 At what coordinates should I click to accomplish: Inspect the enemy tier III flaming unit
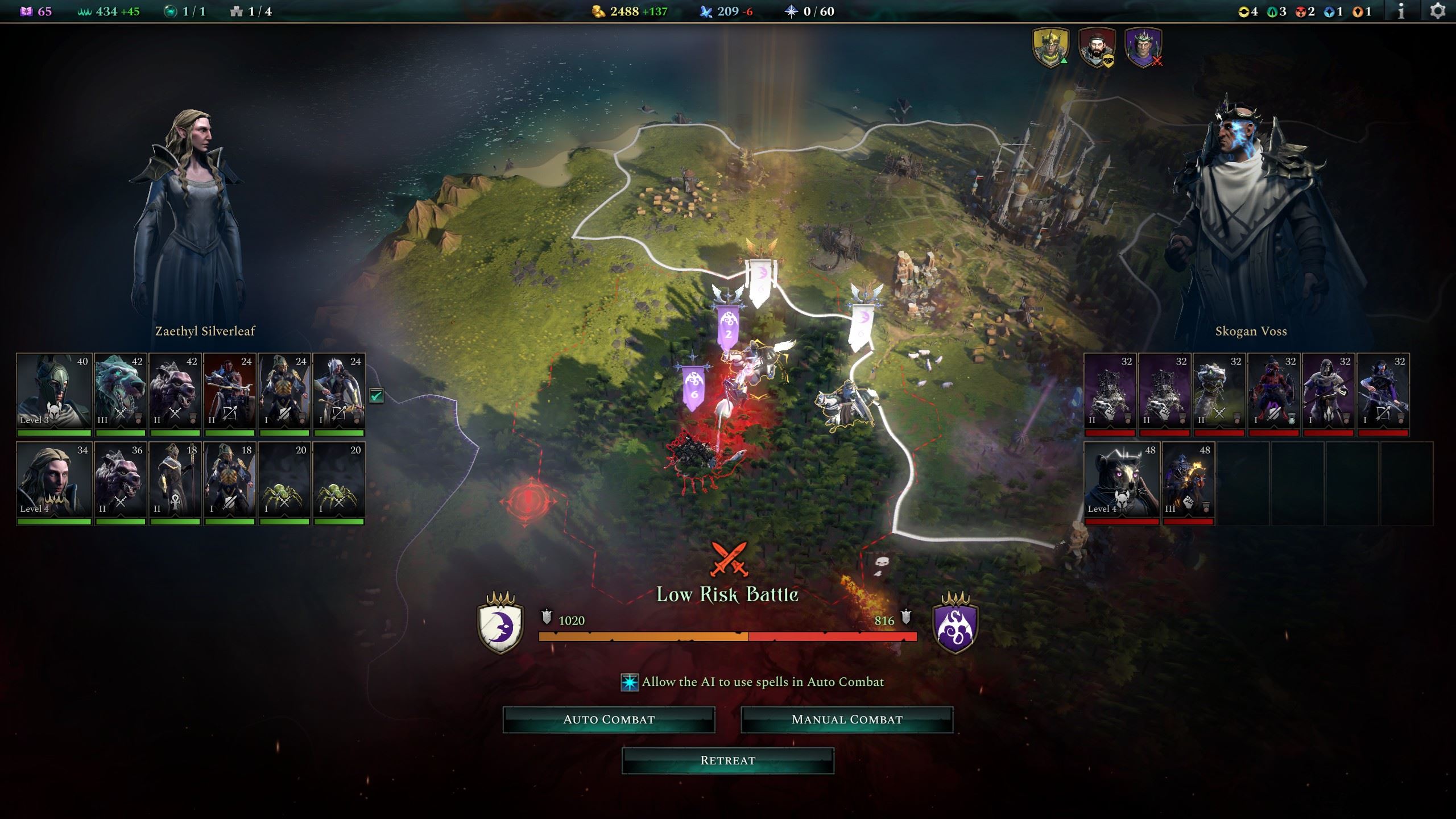click(x=1188, y=480)
